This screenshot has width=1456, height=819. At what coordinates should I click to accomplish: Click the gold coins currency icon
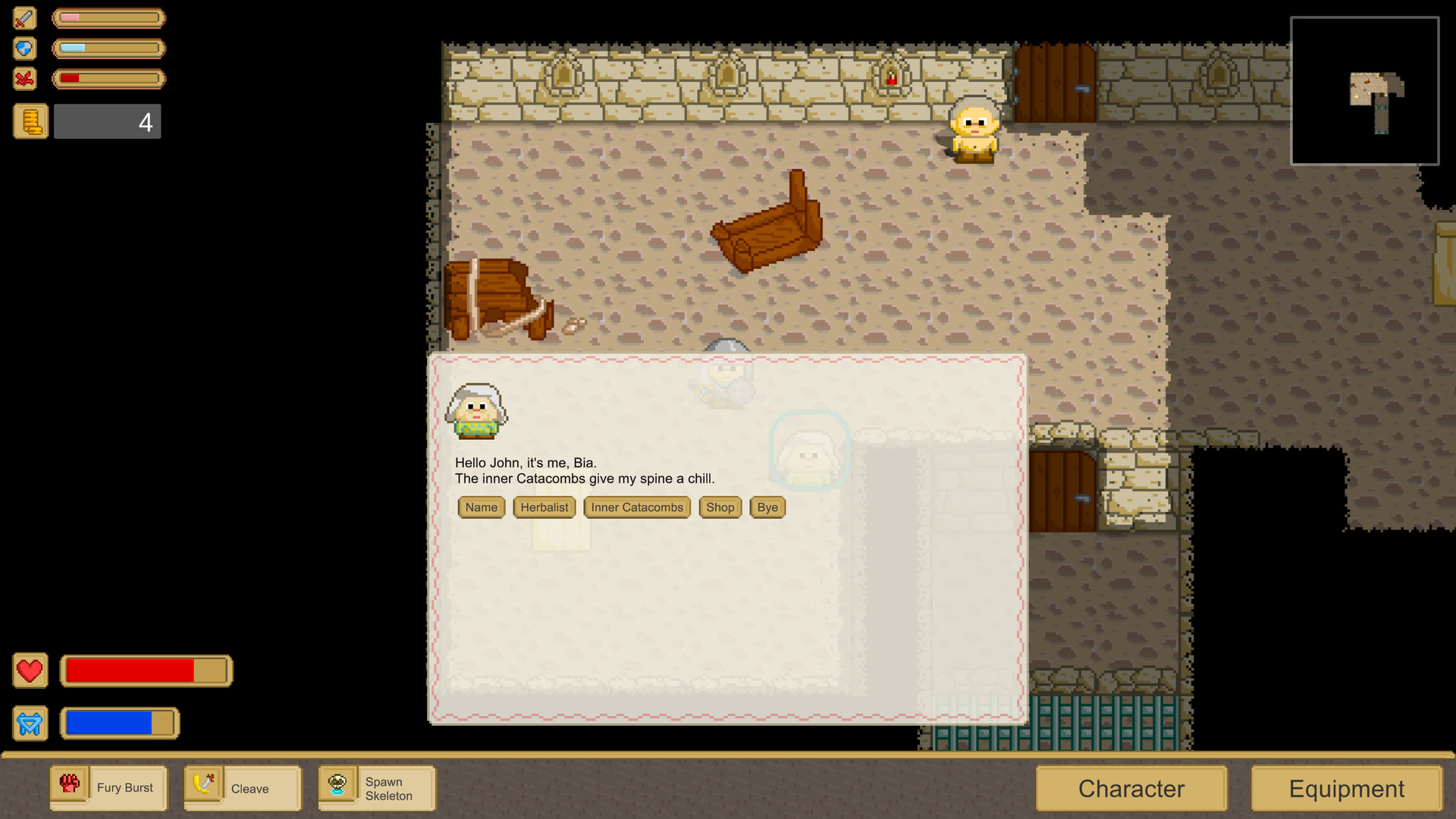pos(30,121)
